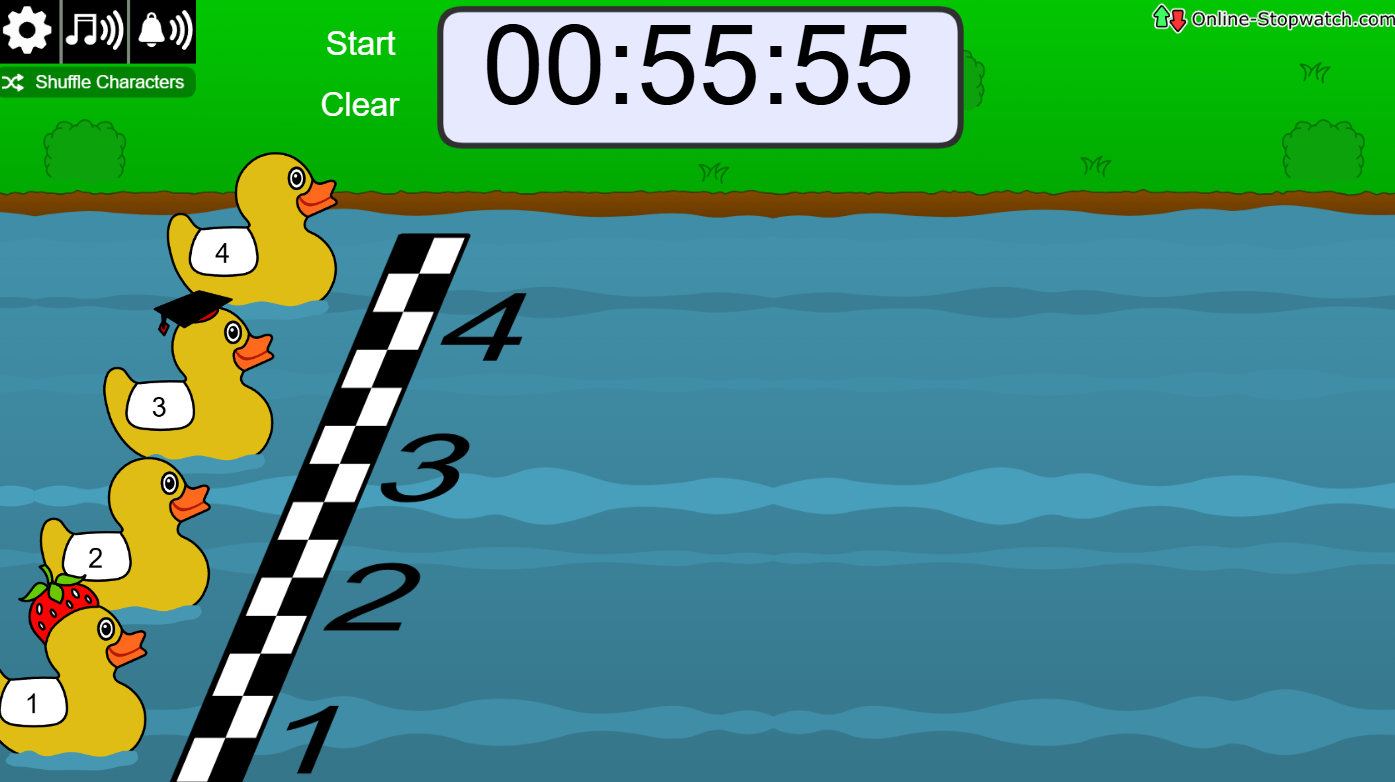Image resolution: width=1395 pixels, height=782 pixels.
Task: Click the music note sound icon
Action: [96, 30]
